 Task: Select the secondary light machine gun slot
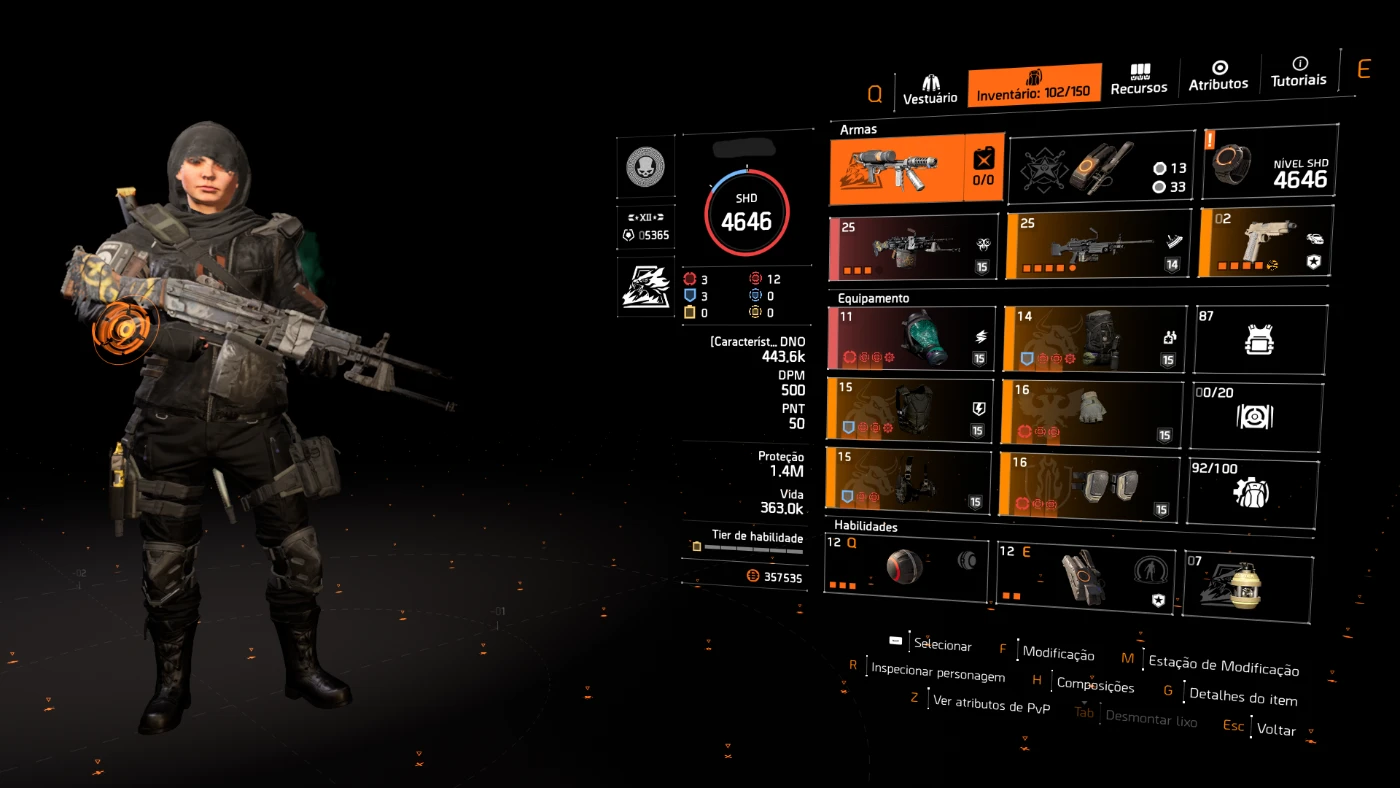[x=1097, y=244]
